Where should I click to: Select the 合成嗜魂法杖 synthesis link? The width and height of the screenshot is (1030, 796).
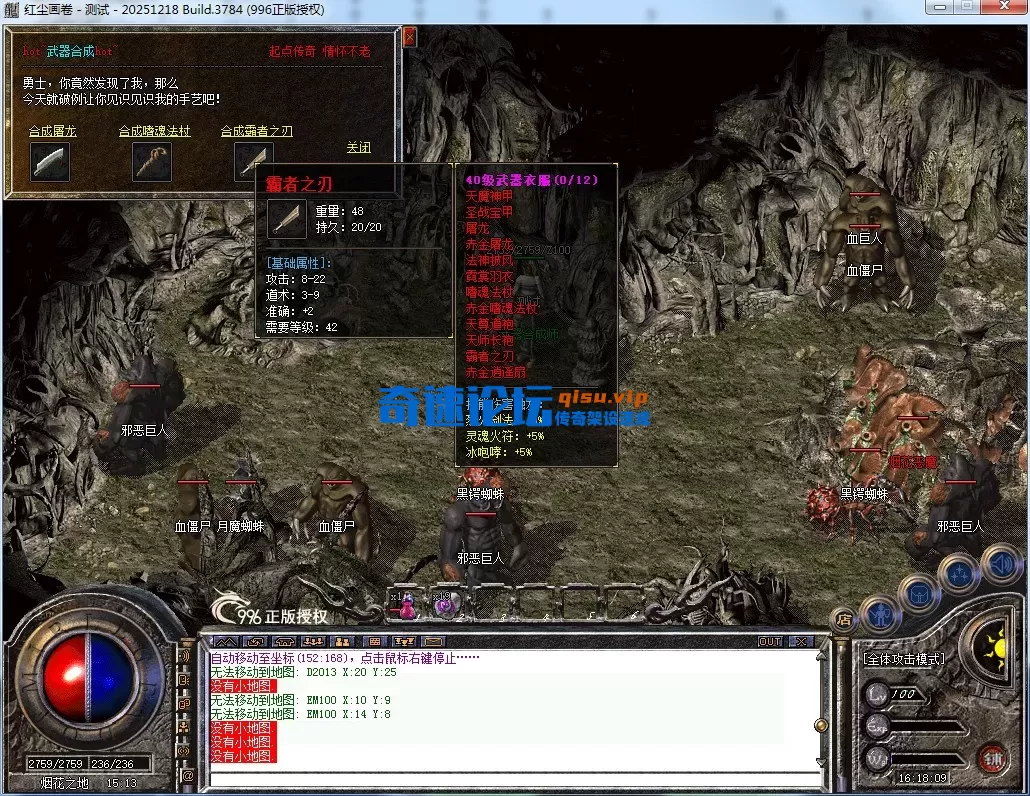click(154, 131)
